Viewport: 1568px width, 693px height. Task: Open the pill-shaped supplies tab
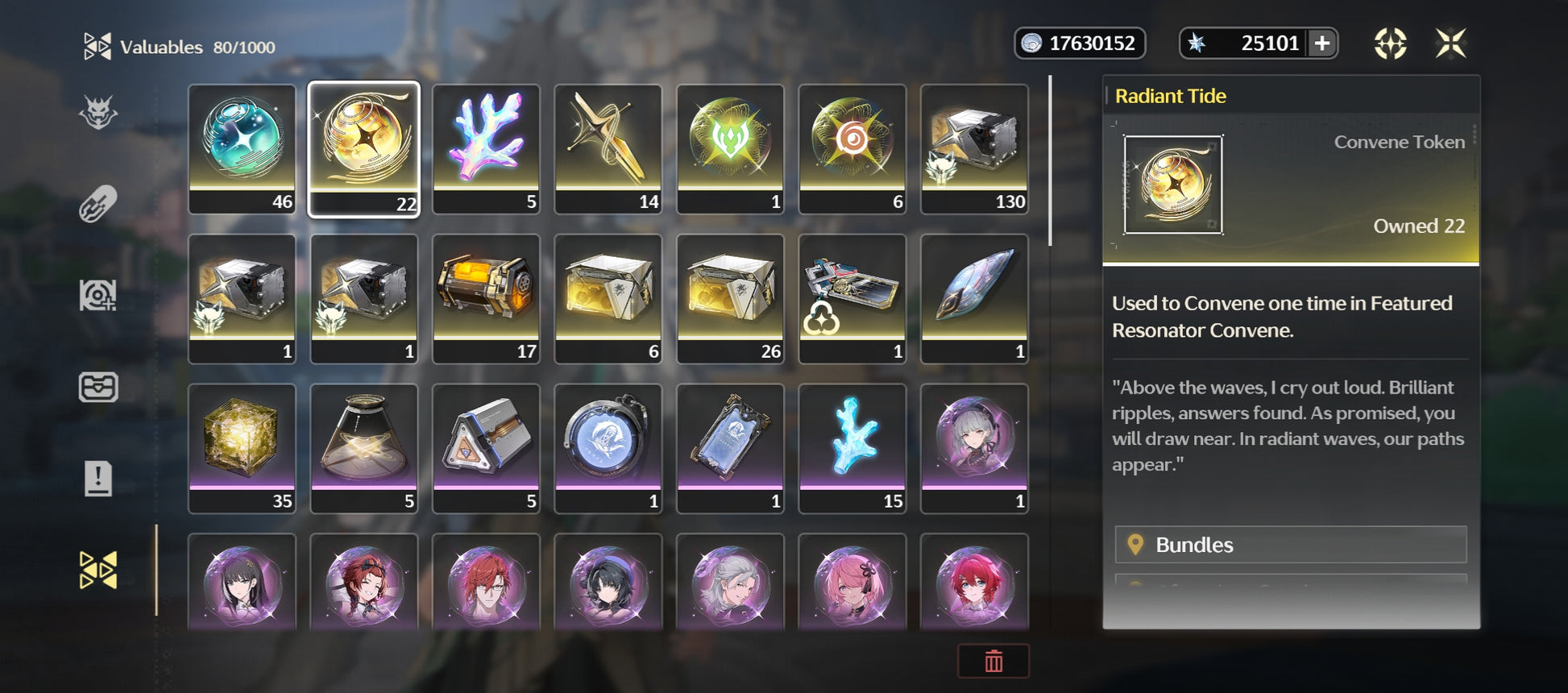(98, 204)
